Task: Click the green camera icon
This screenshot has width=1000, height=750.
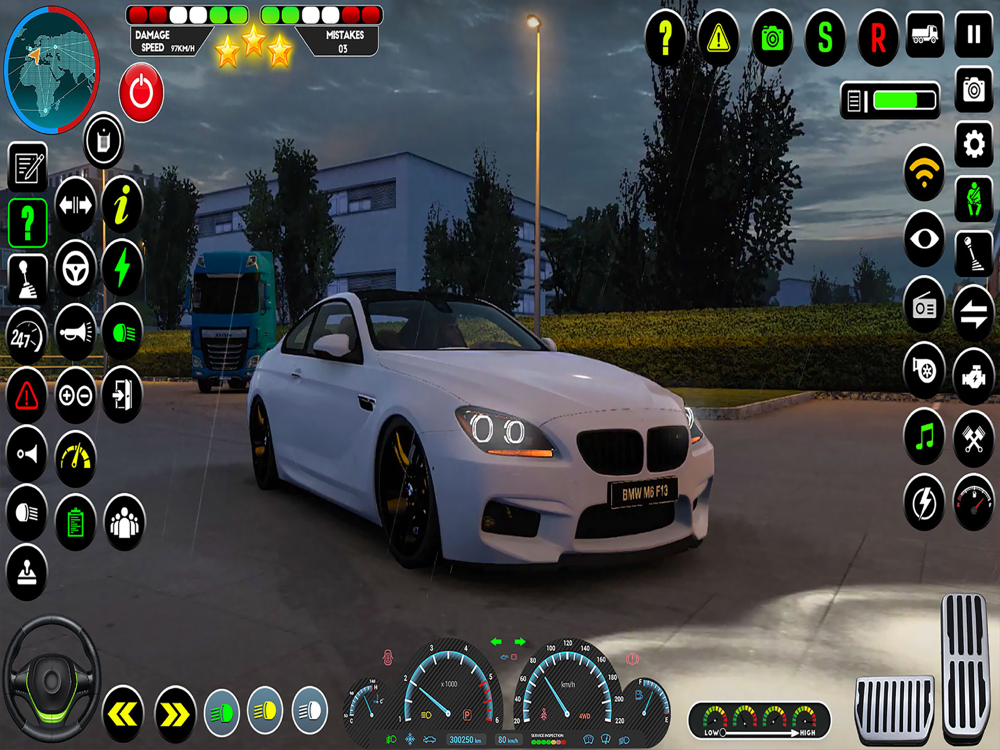Action: point(772,38)
